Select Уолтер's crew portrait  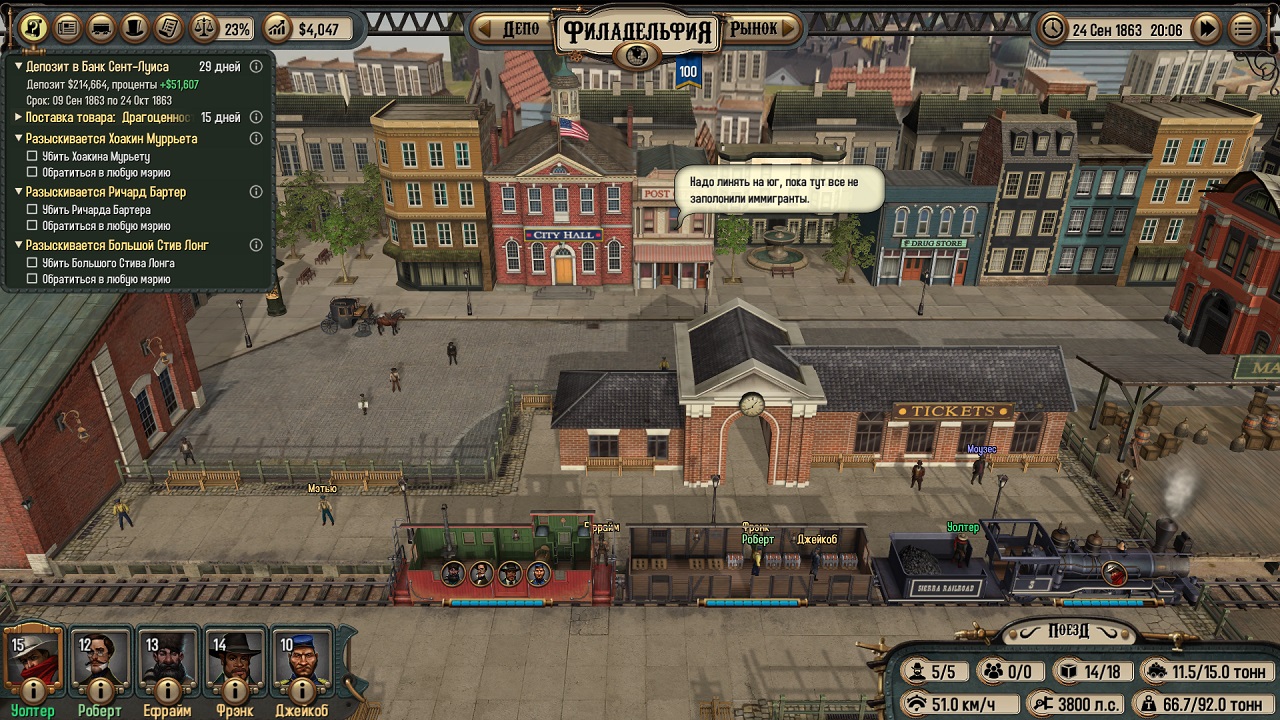point(32,655)
